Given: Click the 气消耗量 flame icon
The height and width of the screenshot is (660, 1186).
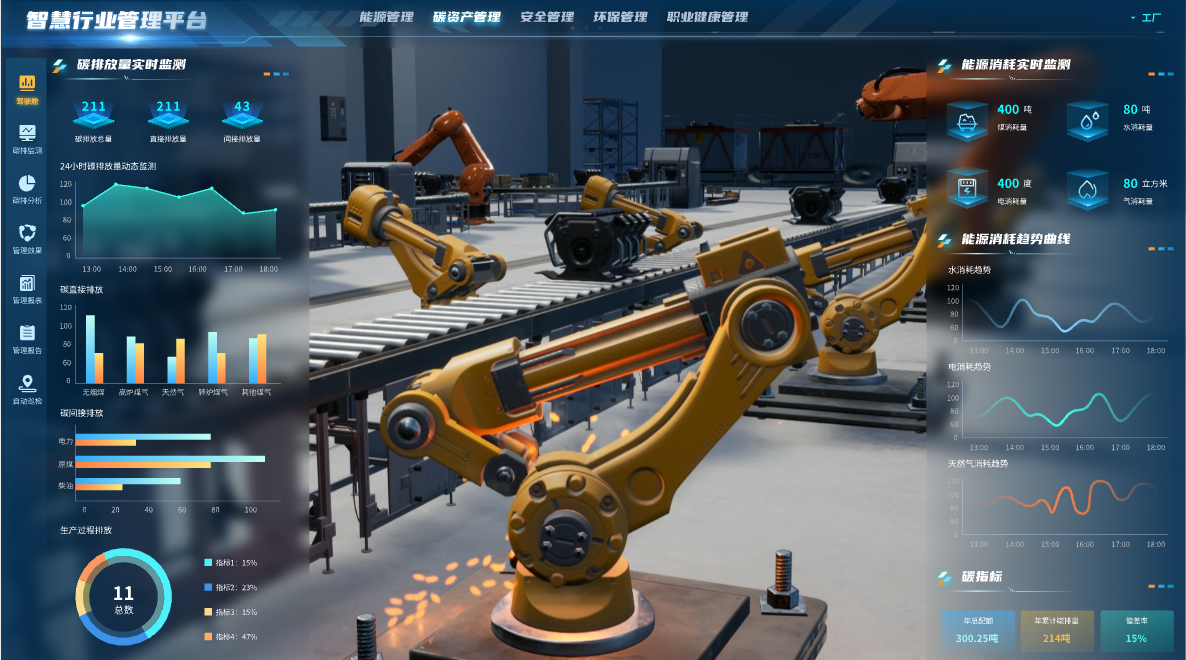Looking at the screenshot, I should tap(1087, 189).
